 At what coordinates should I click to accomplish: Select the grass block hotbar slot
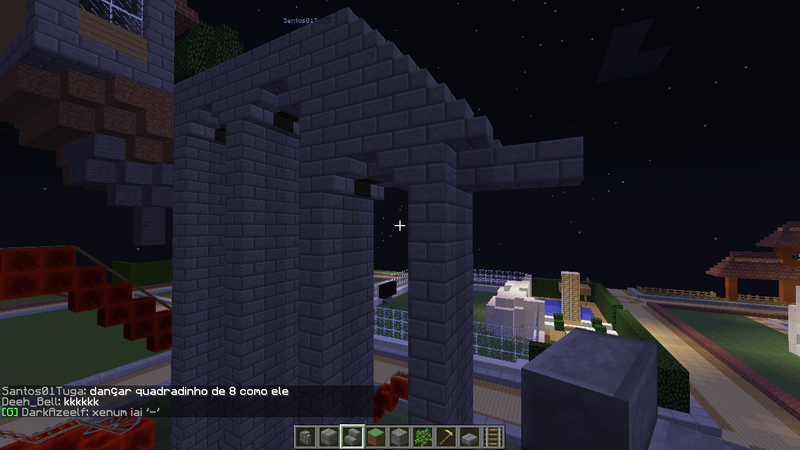click(374, 437)
